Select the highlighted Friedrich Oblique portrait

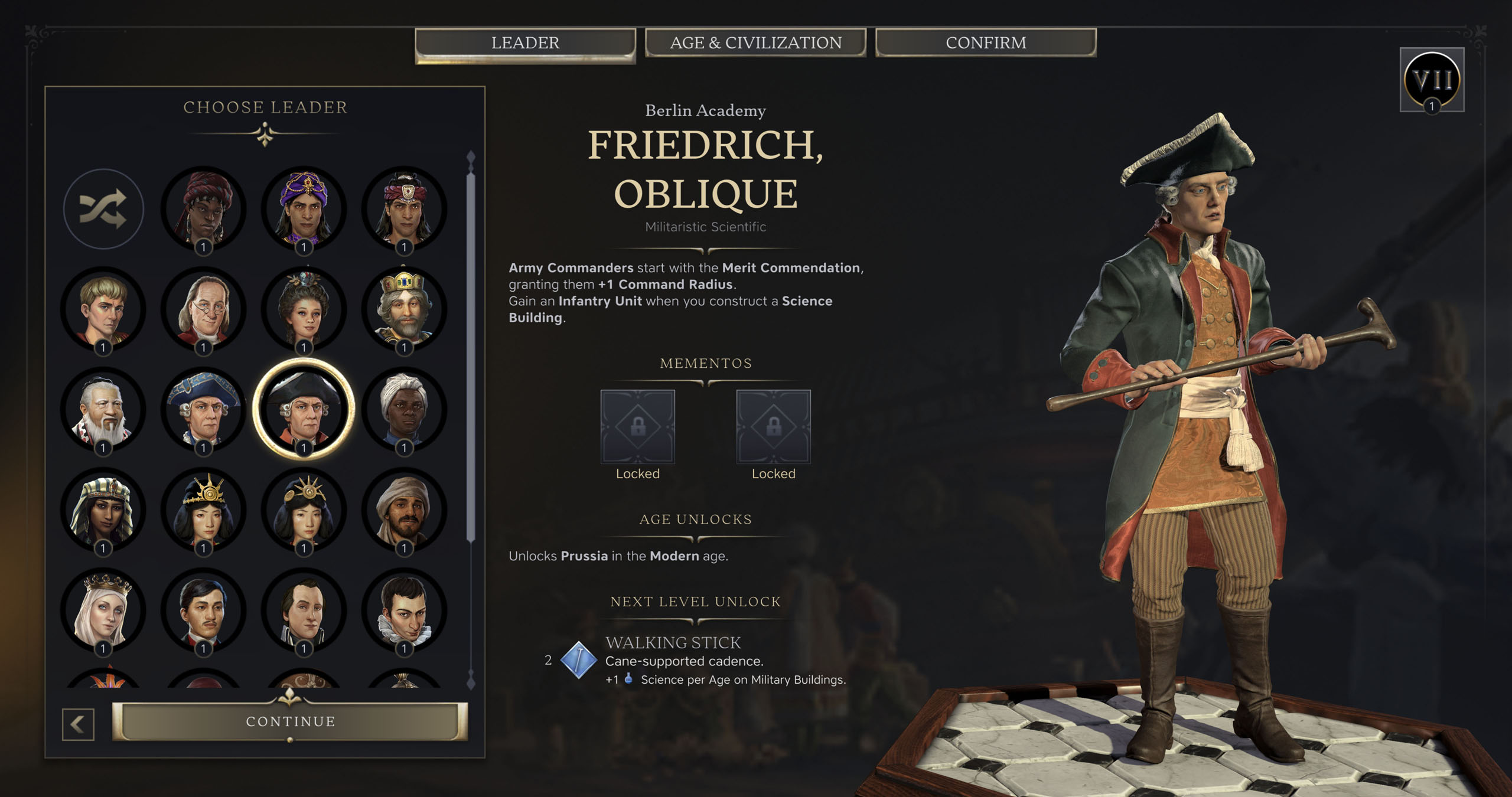[x=304, y=410]
